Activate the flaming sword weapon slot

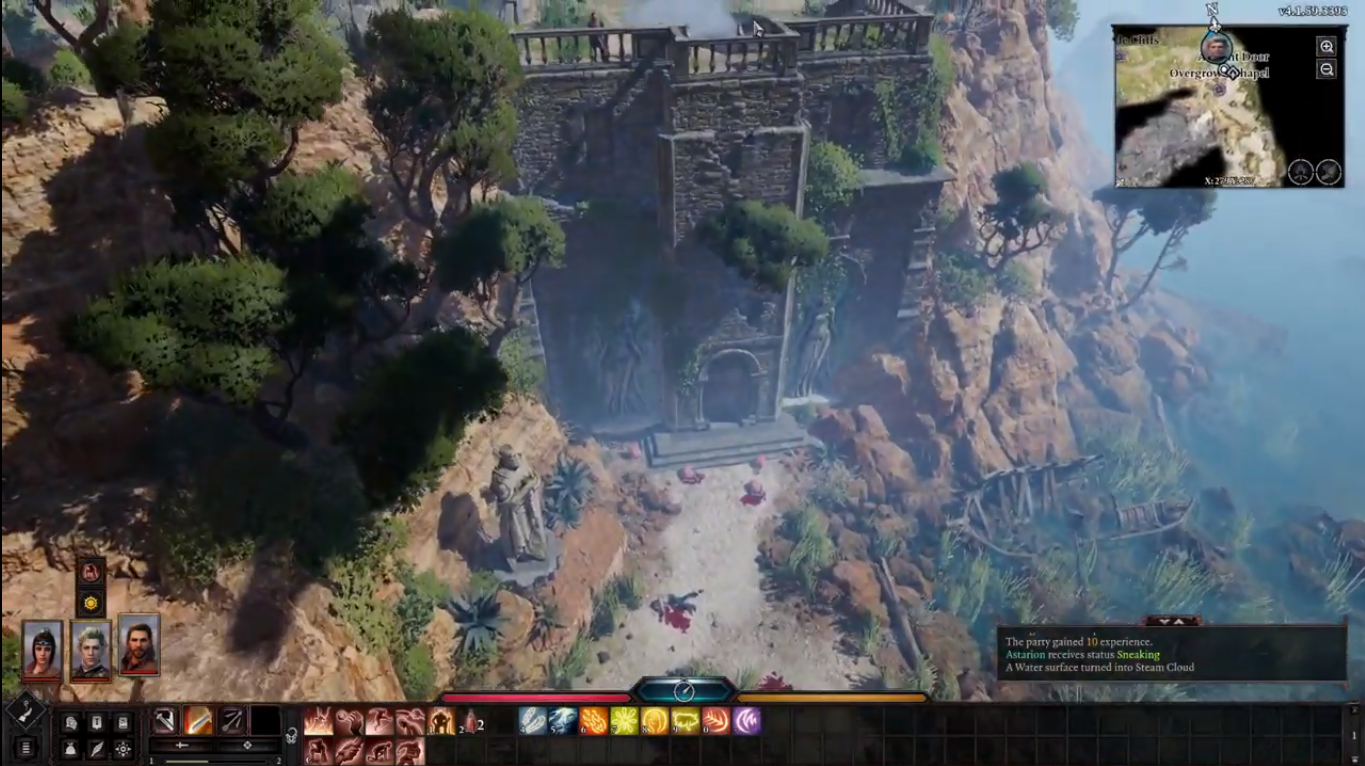click(198, 720)
